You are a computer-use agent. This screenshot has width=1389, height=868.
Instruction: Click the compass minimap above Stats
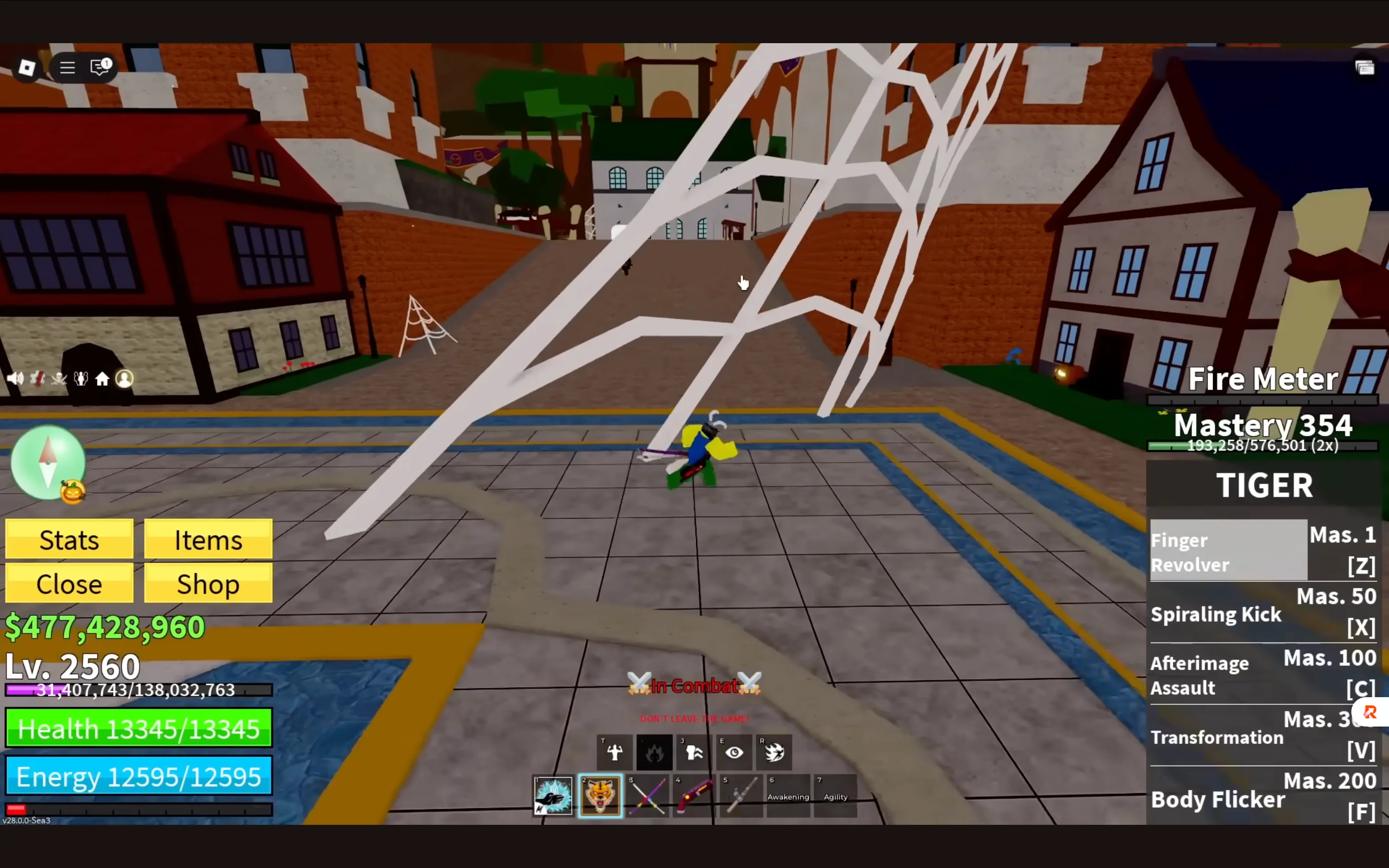click(48, 462)
